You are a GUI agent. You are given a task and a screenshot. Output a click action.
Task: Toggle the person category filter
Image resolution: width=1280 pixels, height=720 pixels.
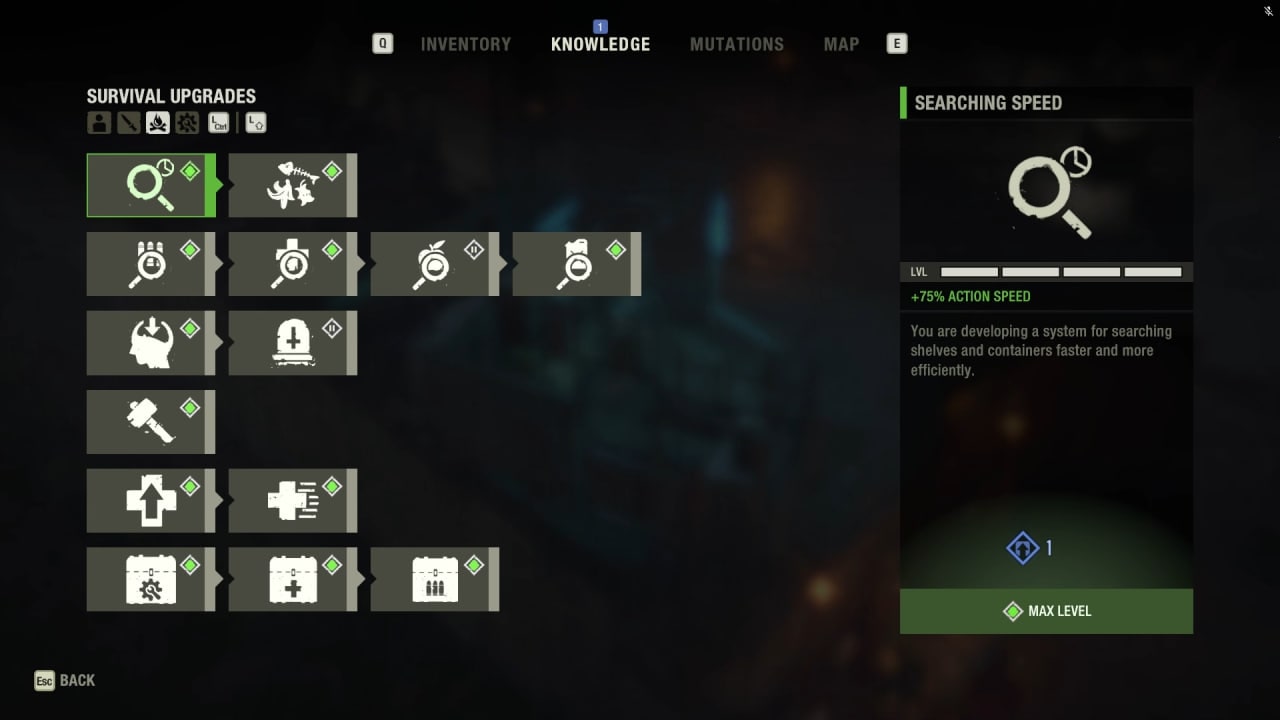coord(97,122)
